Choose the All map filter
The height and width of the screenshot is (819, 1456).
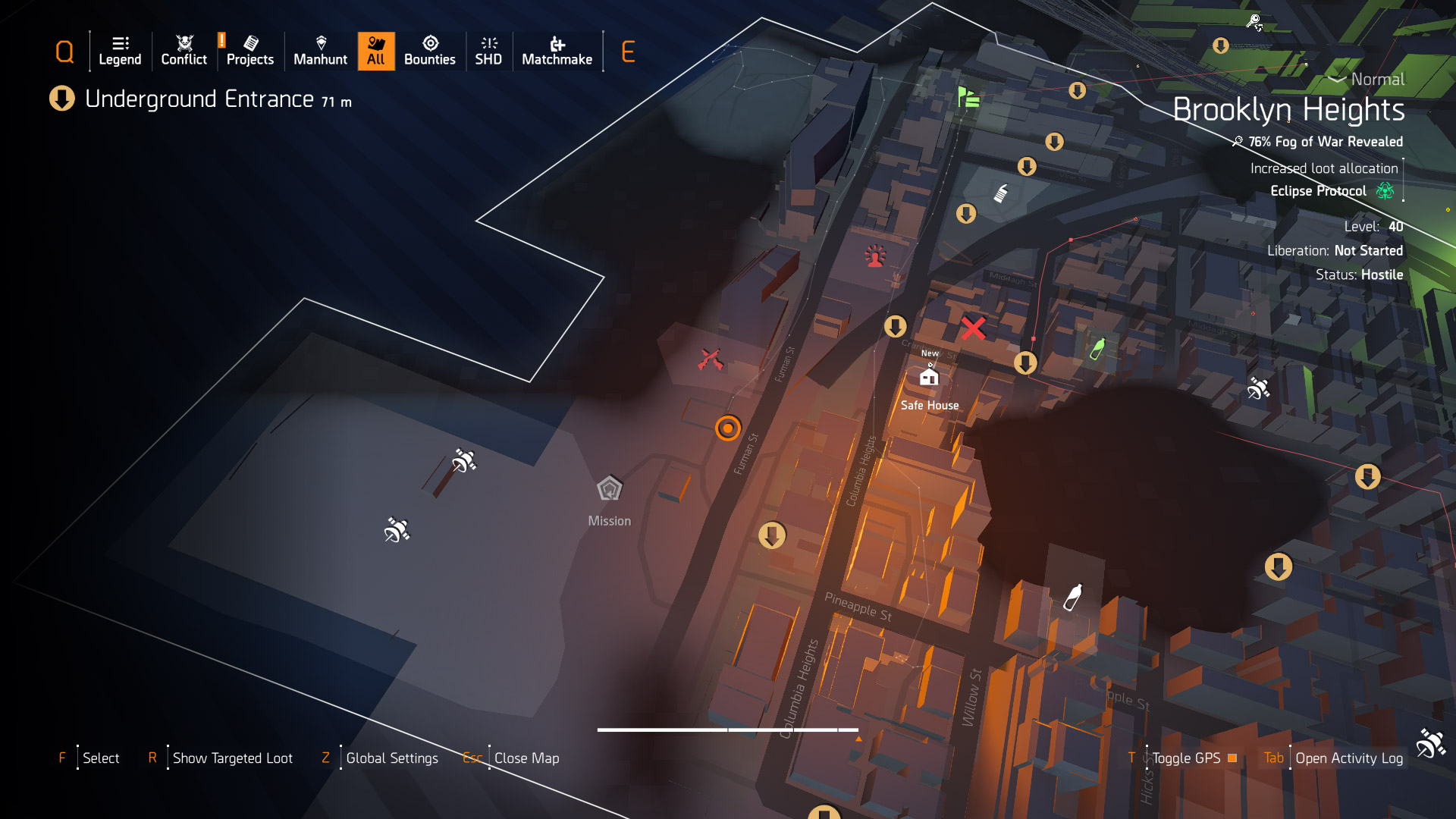click(376, 51)
